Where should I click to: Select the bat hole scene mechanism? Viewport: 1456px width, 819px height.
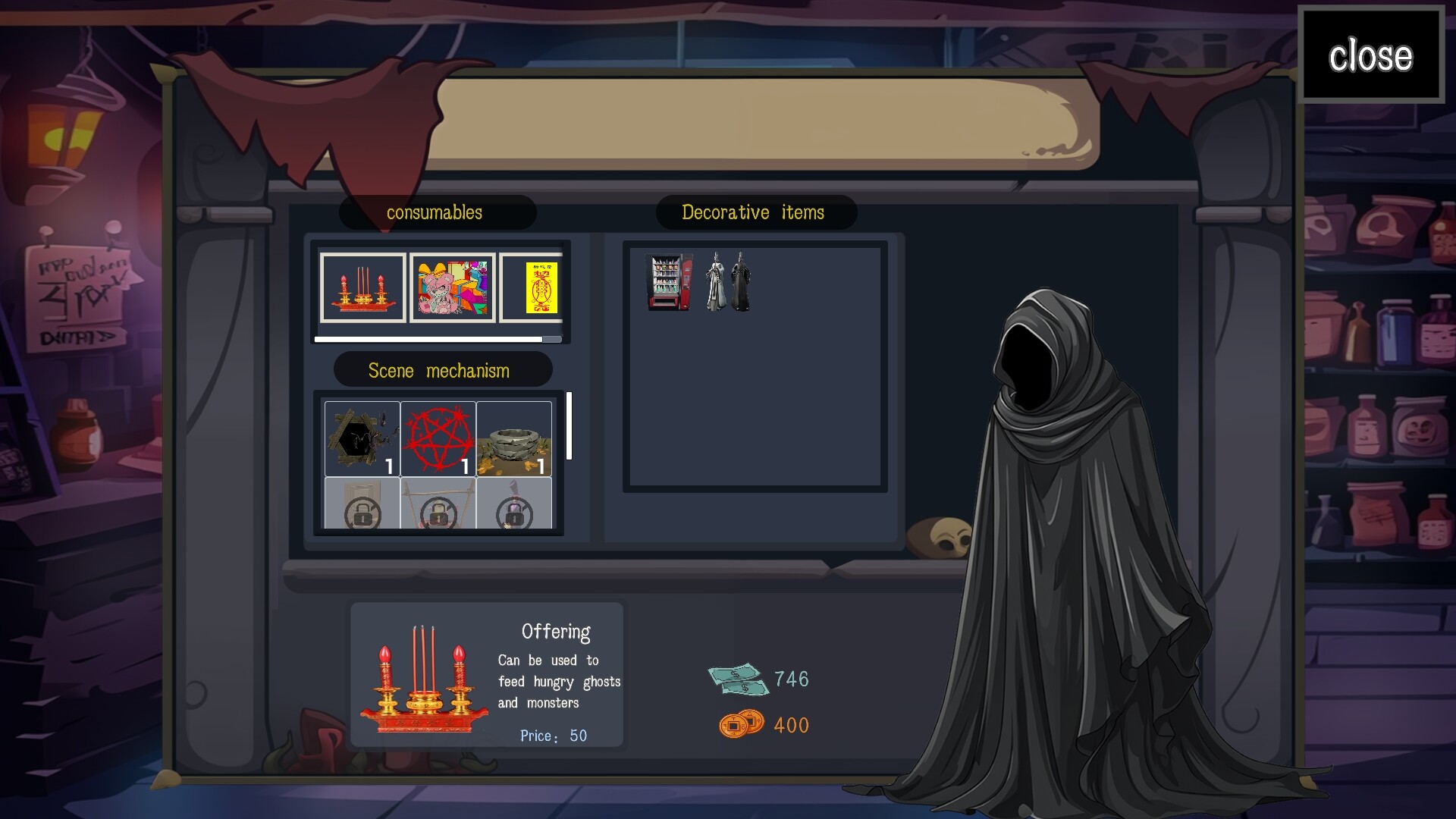tap(362, 438)
